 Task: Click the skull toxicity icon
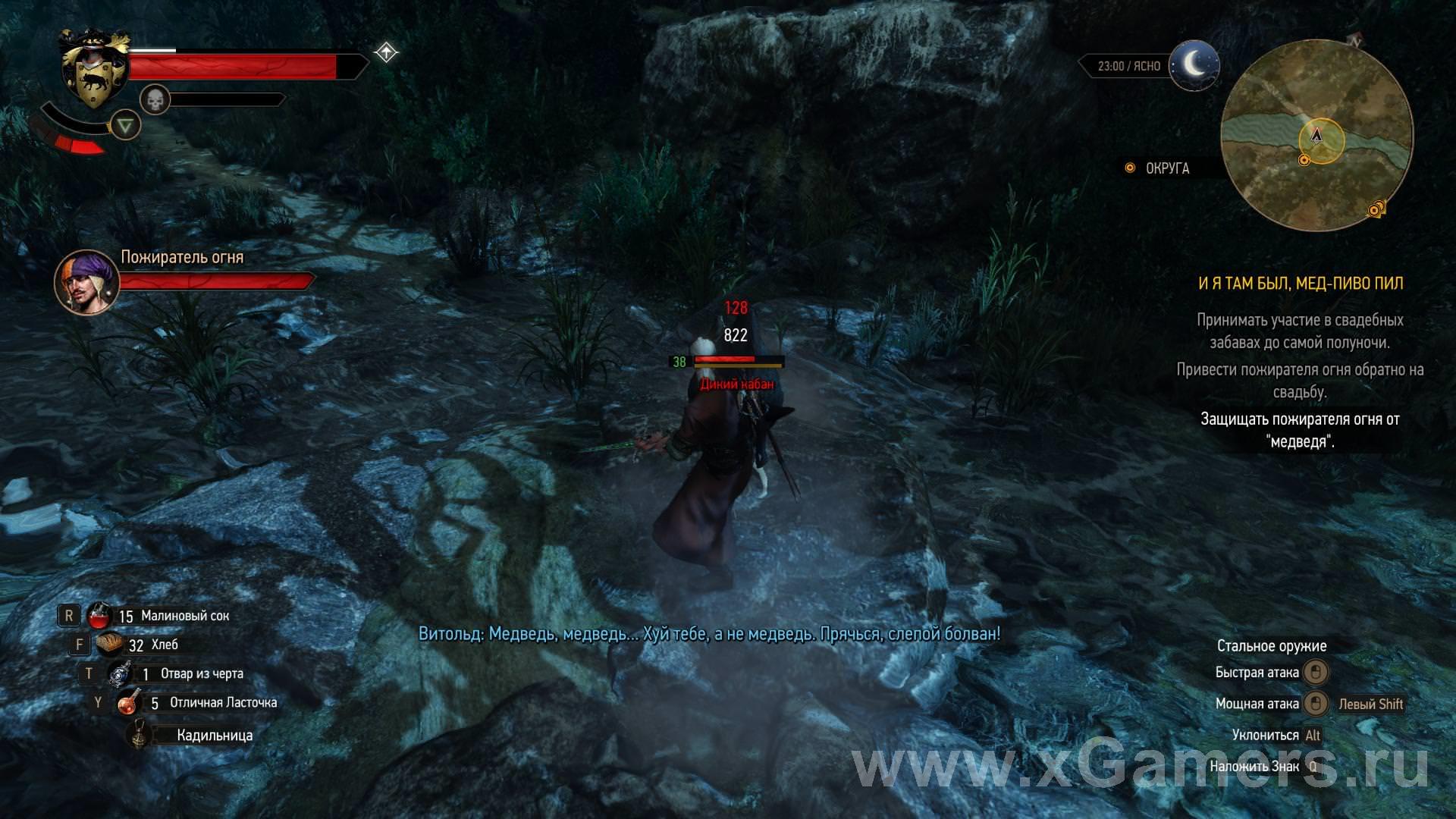(x=155, y=99)
